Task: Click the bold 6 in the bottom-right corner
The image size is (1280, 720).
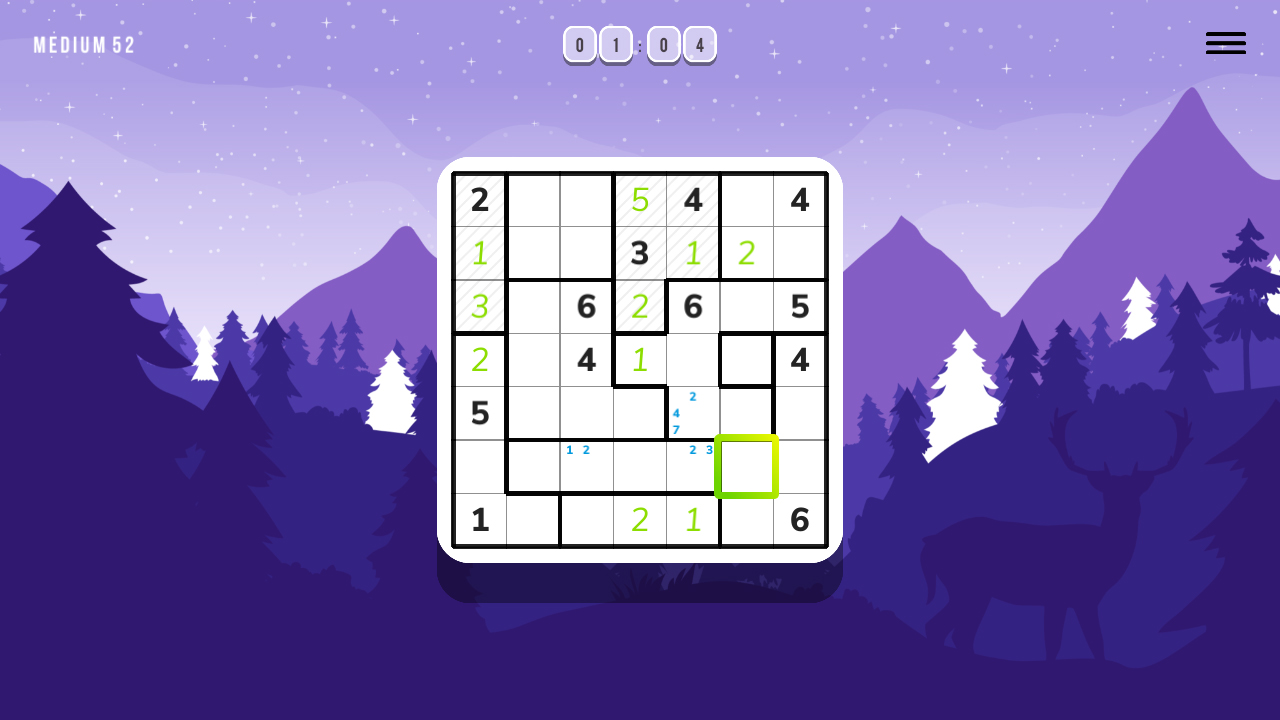Action: [800, 520]
